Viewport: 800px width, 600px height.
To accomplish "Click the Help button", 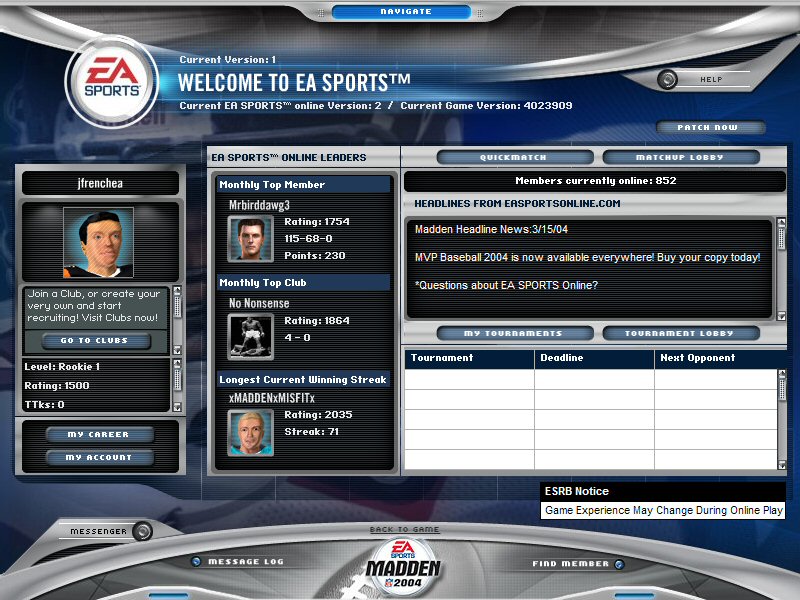I will pos(711,79).
